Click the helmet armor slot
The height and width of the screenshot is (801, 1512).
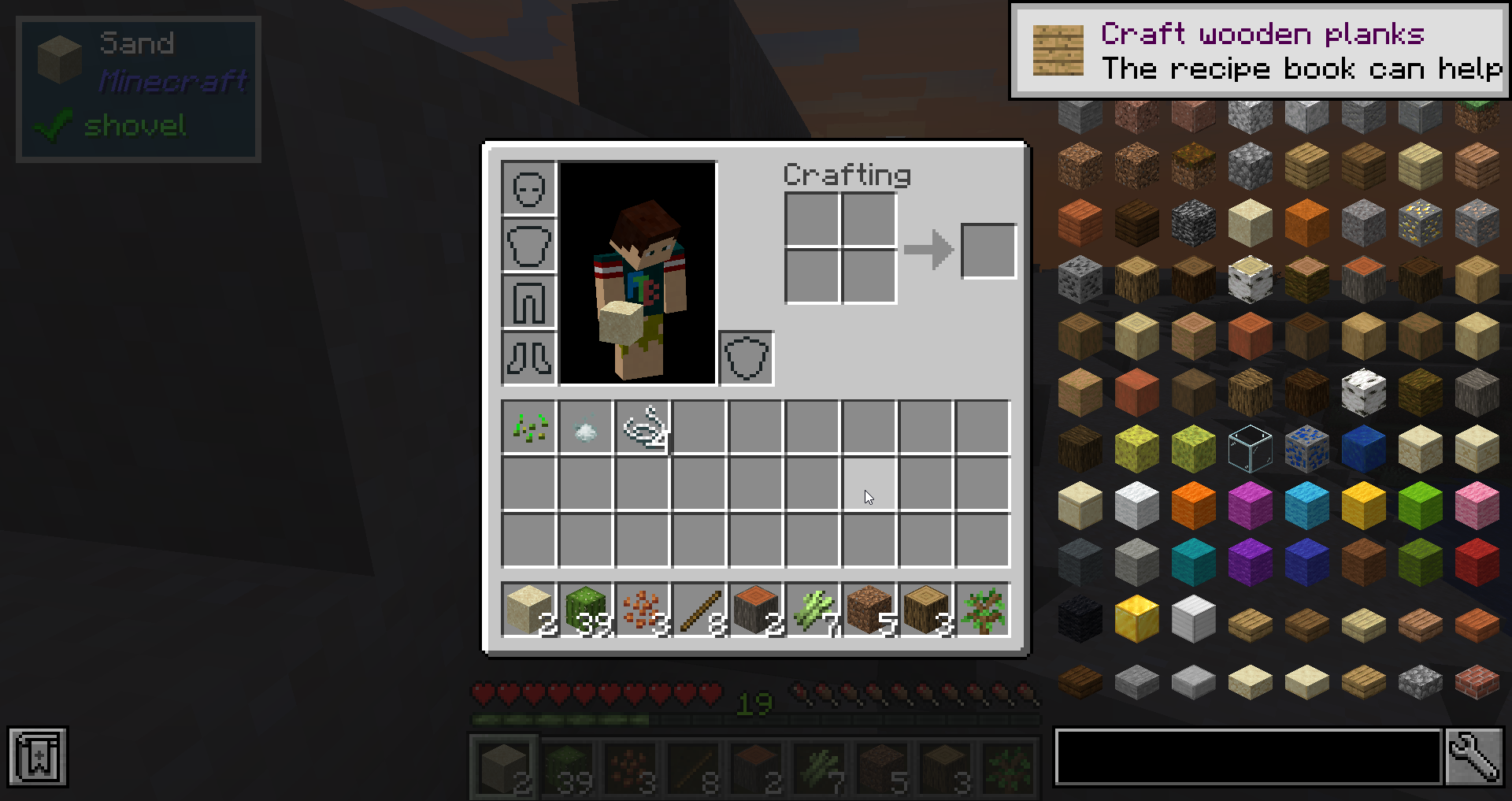(x=529, y=189)
